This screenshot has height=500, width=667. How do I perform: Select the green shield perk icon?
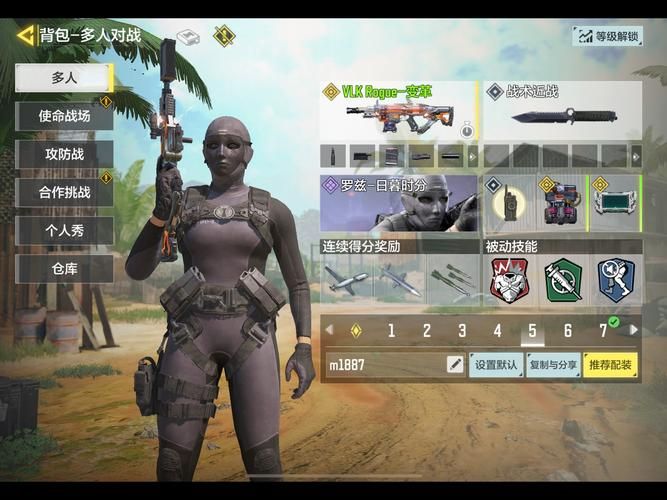click(x=562, y=280)
